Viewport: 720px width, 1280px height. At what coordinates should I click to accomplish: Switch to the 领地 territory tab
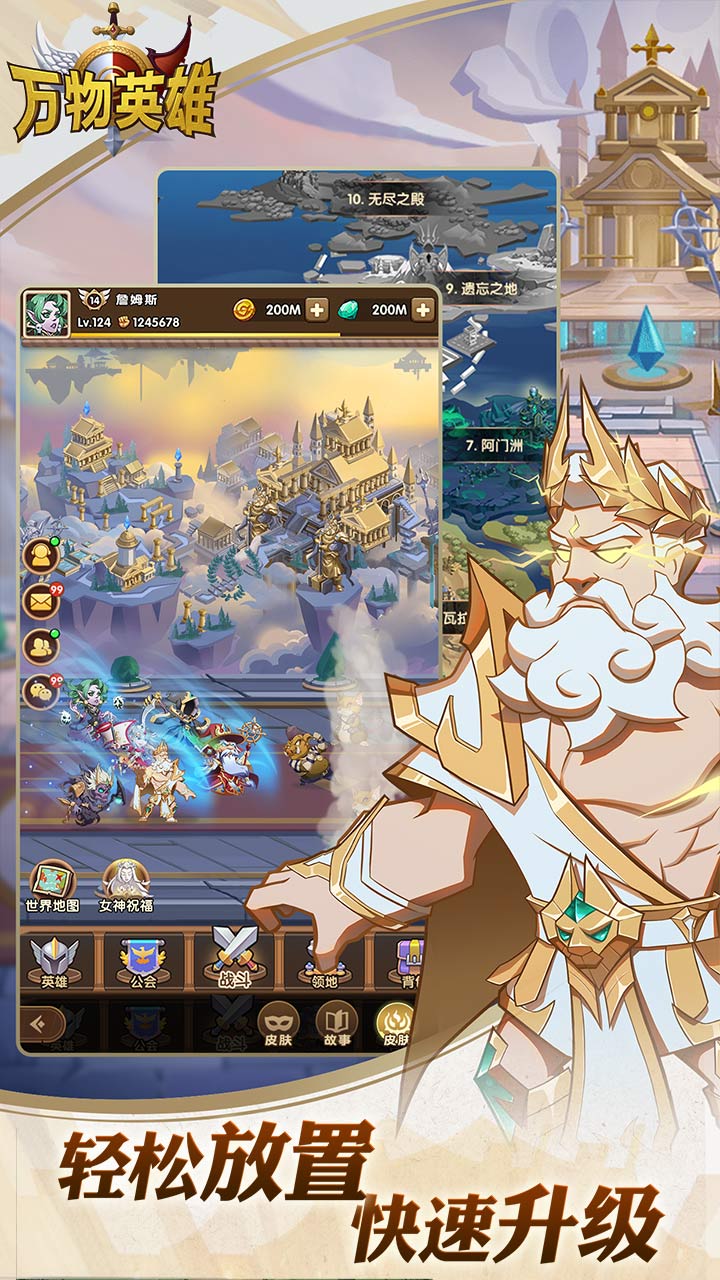(325, 962)
